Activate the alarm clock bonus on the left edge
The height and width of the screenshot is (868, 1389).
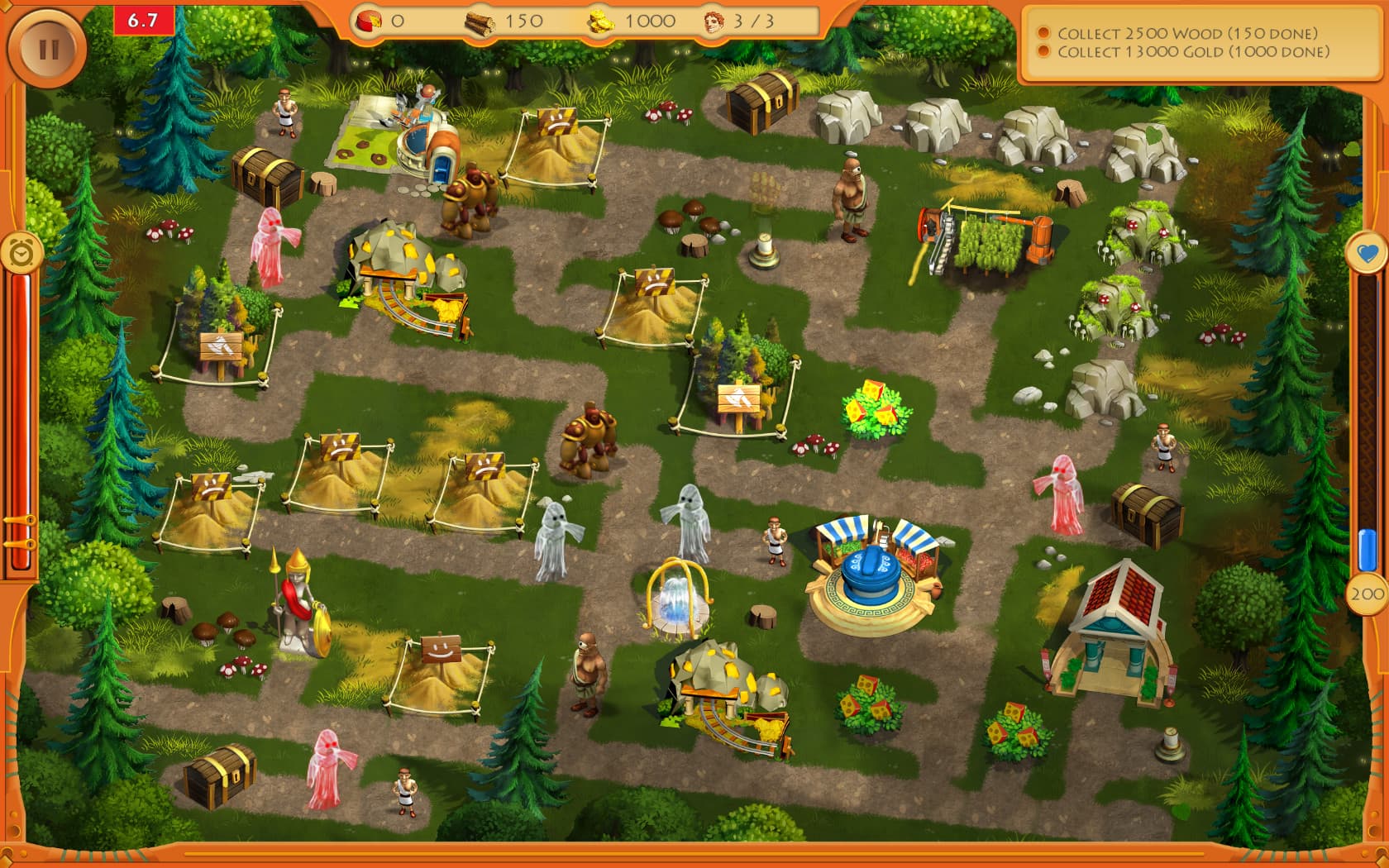[23, 252]
